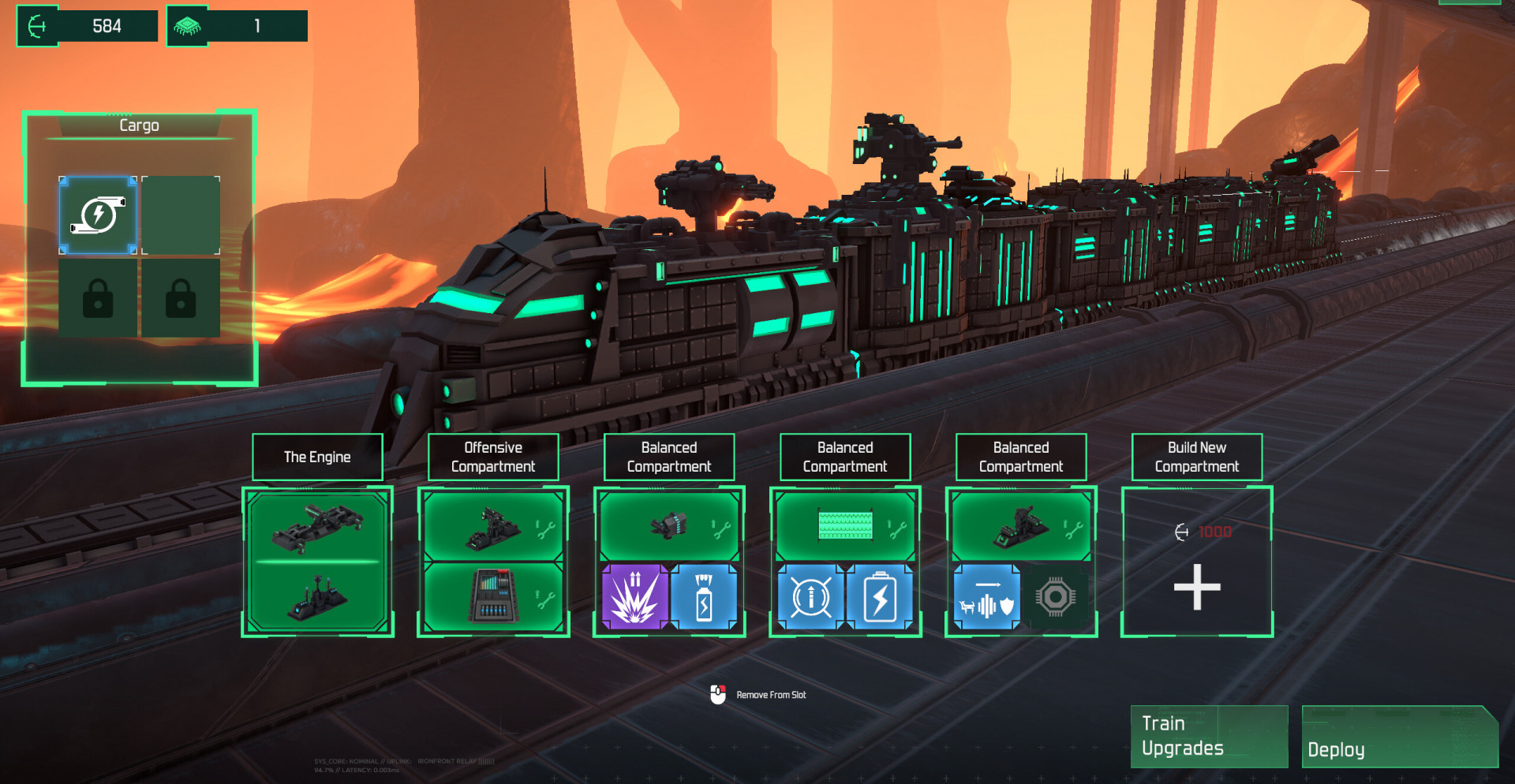
Task: Choose the shield and soundwave module
Action: (986, 597)
